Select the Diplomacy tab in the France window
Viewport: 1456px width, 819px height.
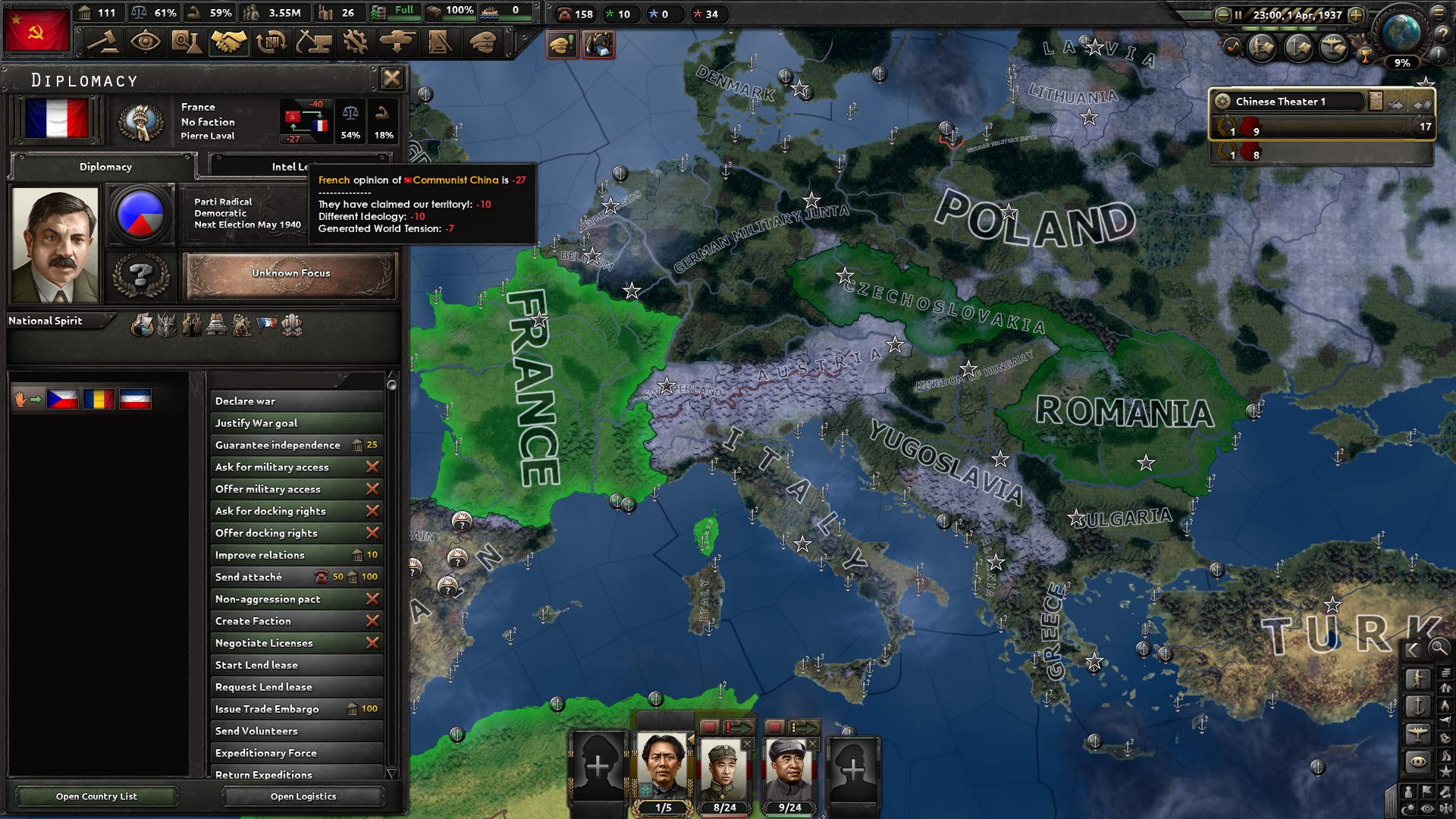[x=104, y=167]
